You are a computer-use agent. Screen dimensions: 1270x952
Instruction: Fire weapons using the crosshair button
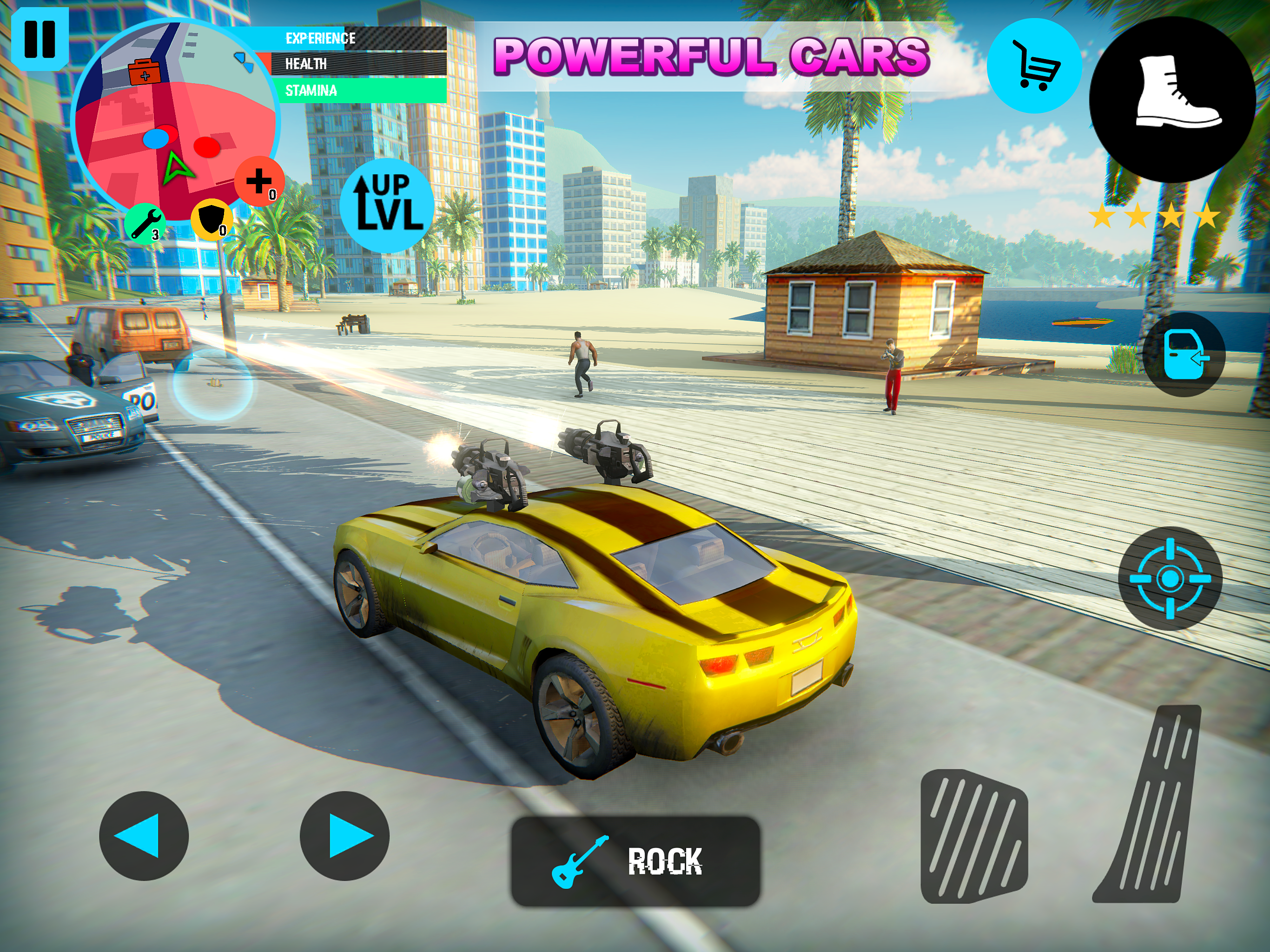1170,578
